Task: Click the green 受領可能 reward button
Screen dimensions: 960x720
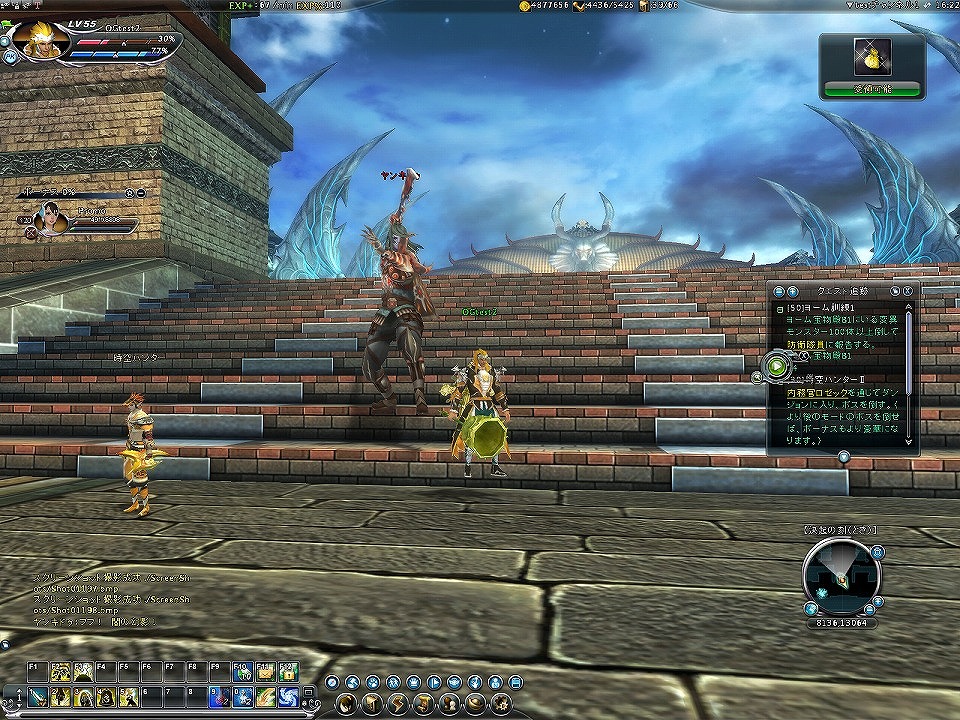Action: click(872, 89)
